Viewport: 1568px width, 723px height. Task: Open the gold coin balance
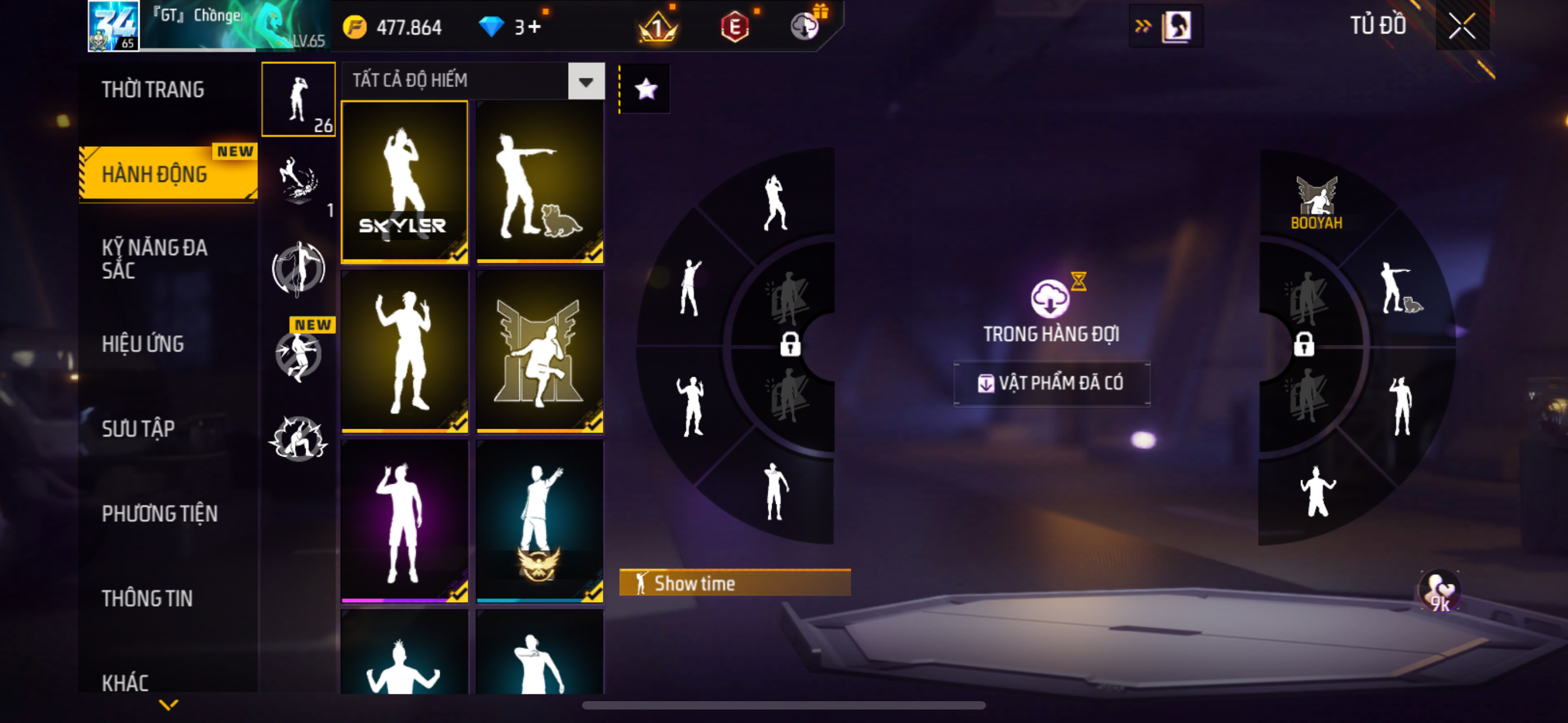[x=392, y=27]
